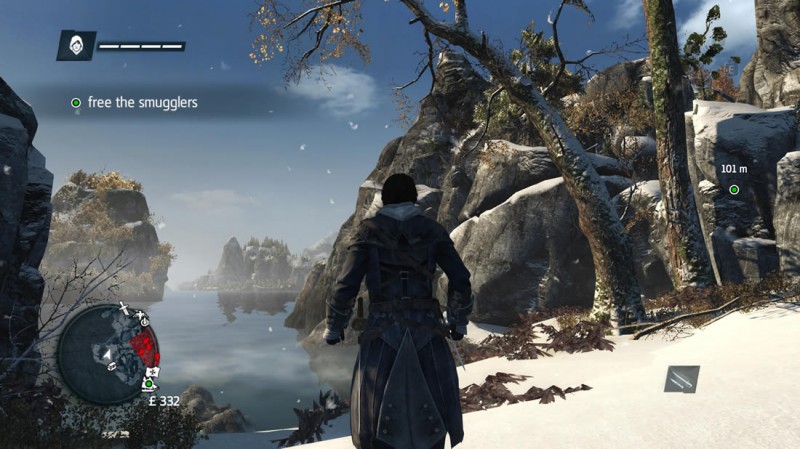Click the green waypoint marker showing 101 m

coord(734,189)
